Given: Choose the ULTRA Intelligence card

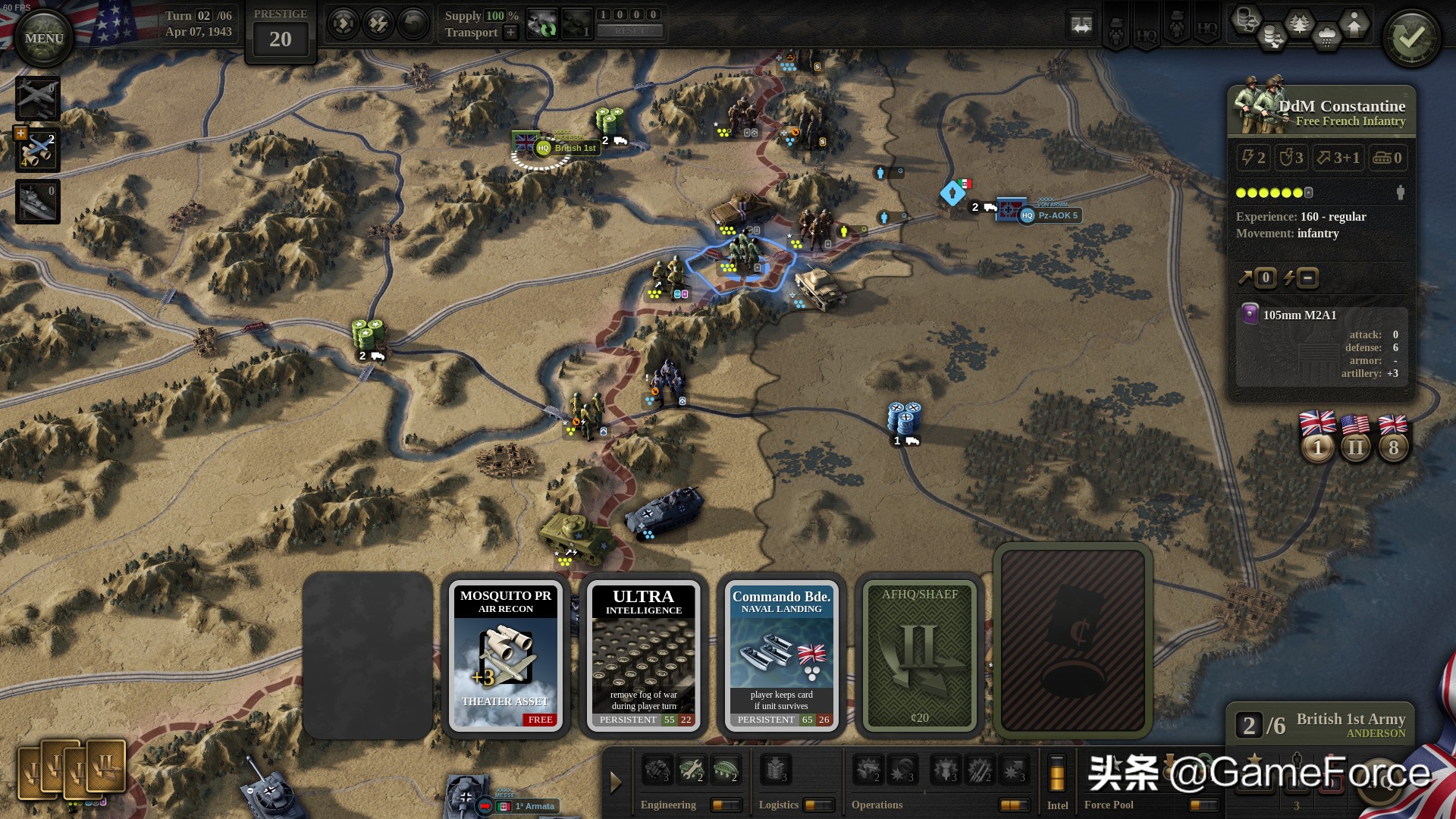Looking at the screenshot, I should pos(643,655).
